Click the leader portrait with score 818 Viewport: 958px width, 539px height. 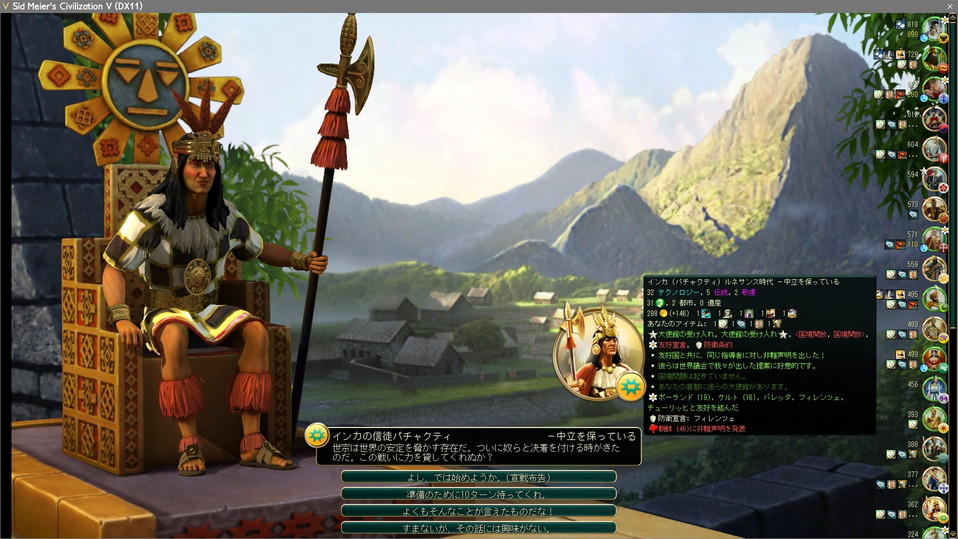point(934,29)
